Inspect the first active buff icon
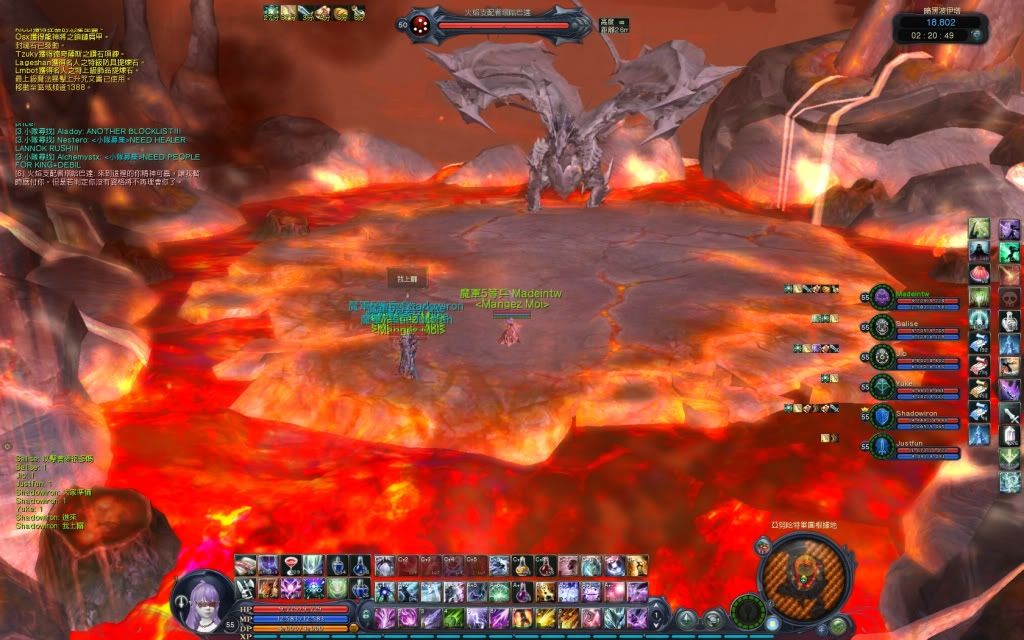 270,11
